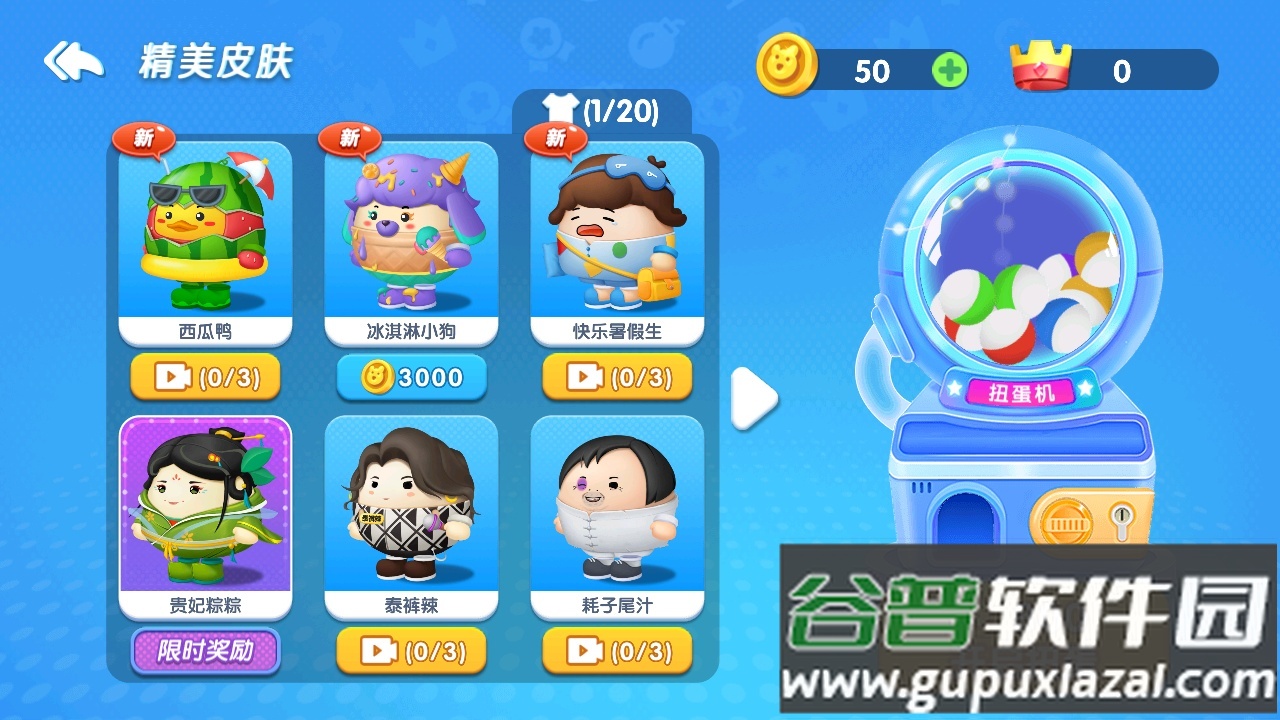Screen dimensions: 1280x720
Task: Tap the 新 badge on 西瓜鸭 card
Action: (142, 142)
